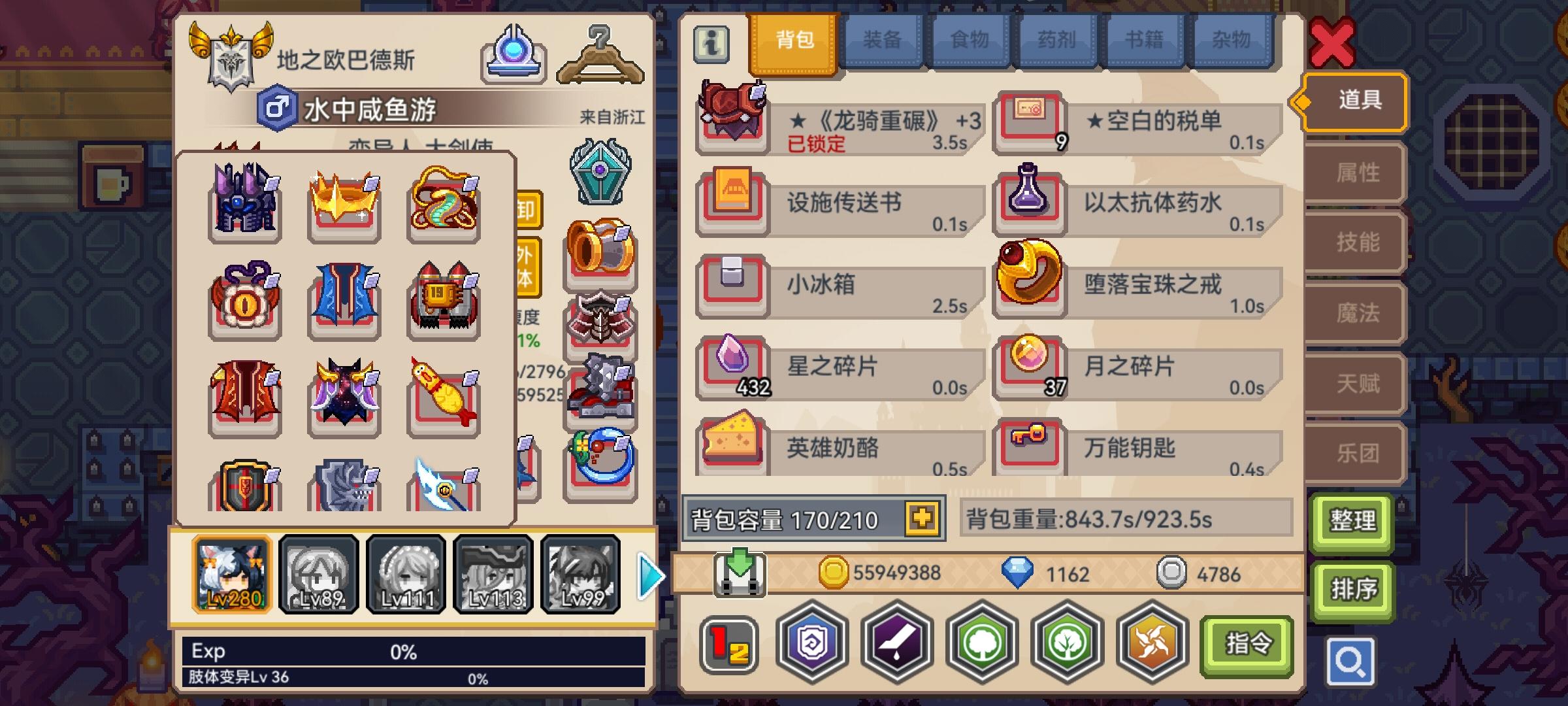Open the 属性 side panel tab
The image size is (1568, 706).
pos(1352,172)
